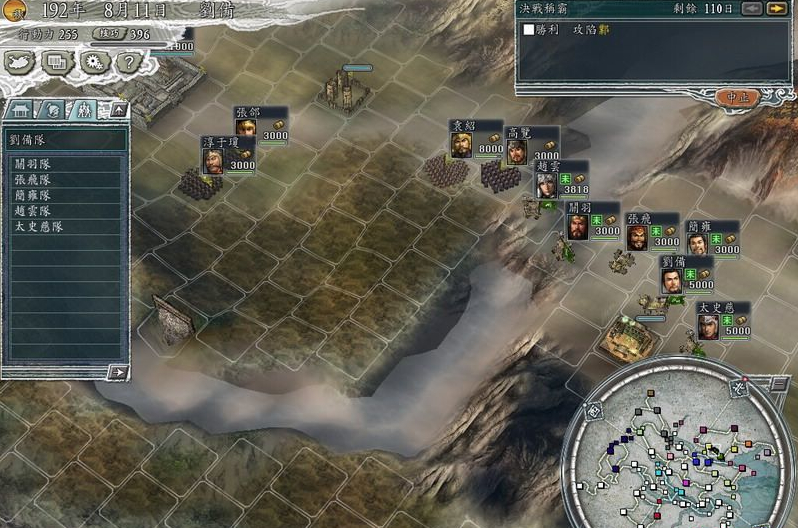Select 太史慈's unit portrait on the map

point(709,327)
